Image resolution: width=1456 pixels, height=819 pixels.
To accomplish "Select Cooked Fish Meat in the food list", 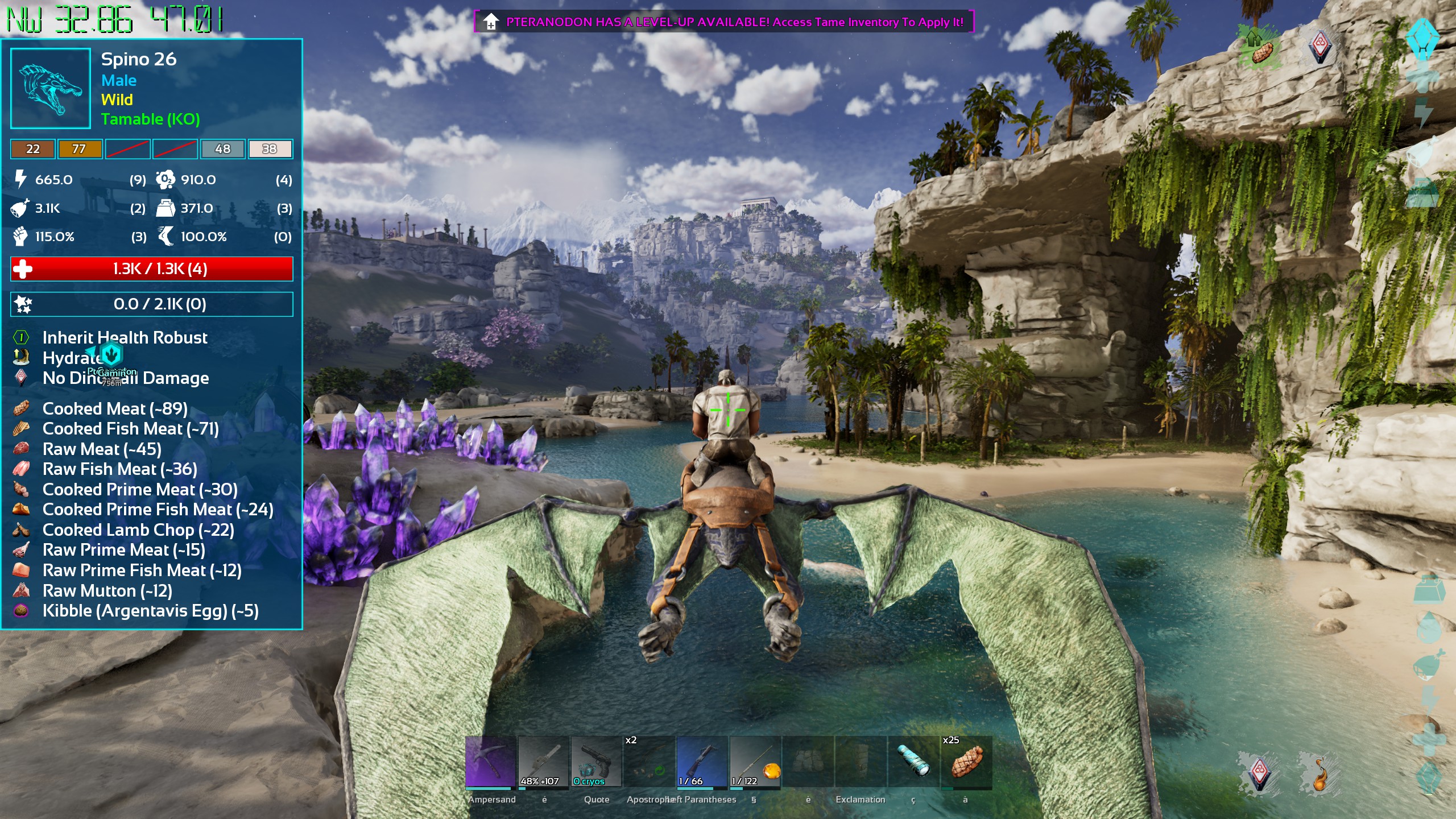I will [130, 429].
